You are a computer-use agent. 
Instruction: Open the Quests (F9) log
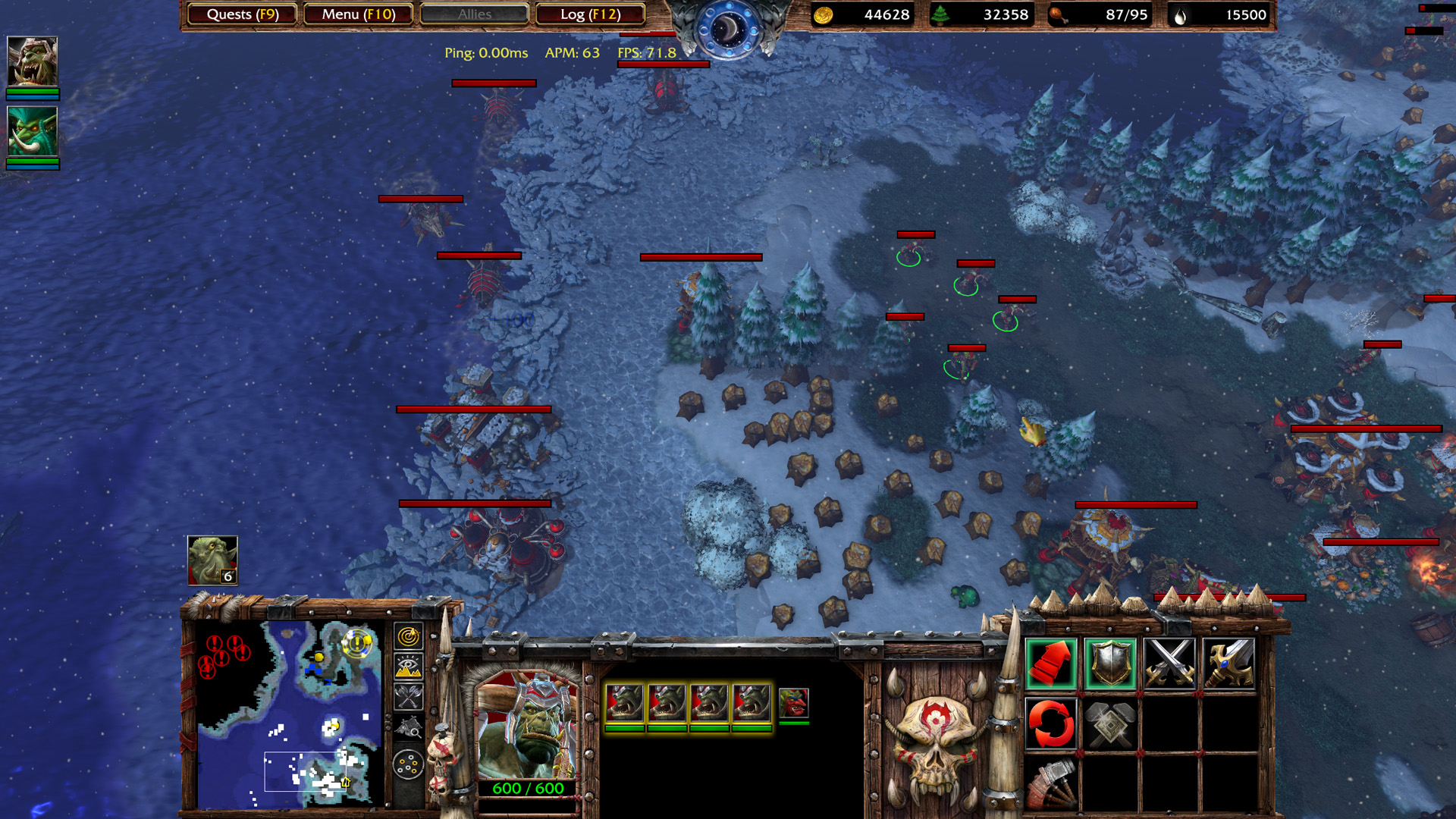242,14
